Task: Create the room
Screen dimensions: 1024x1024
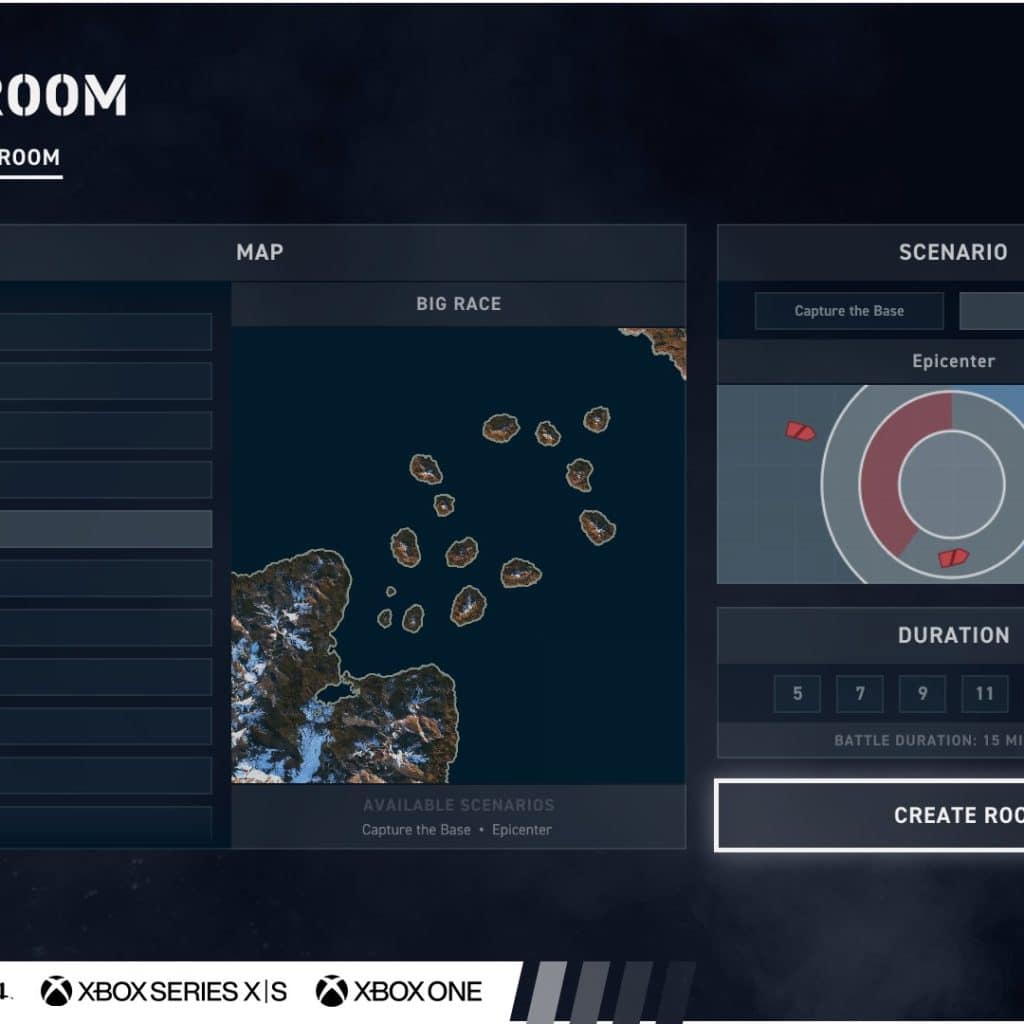Action: click(x=870, y=815)
